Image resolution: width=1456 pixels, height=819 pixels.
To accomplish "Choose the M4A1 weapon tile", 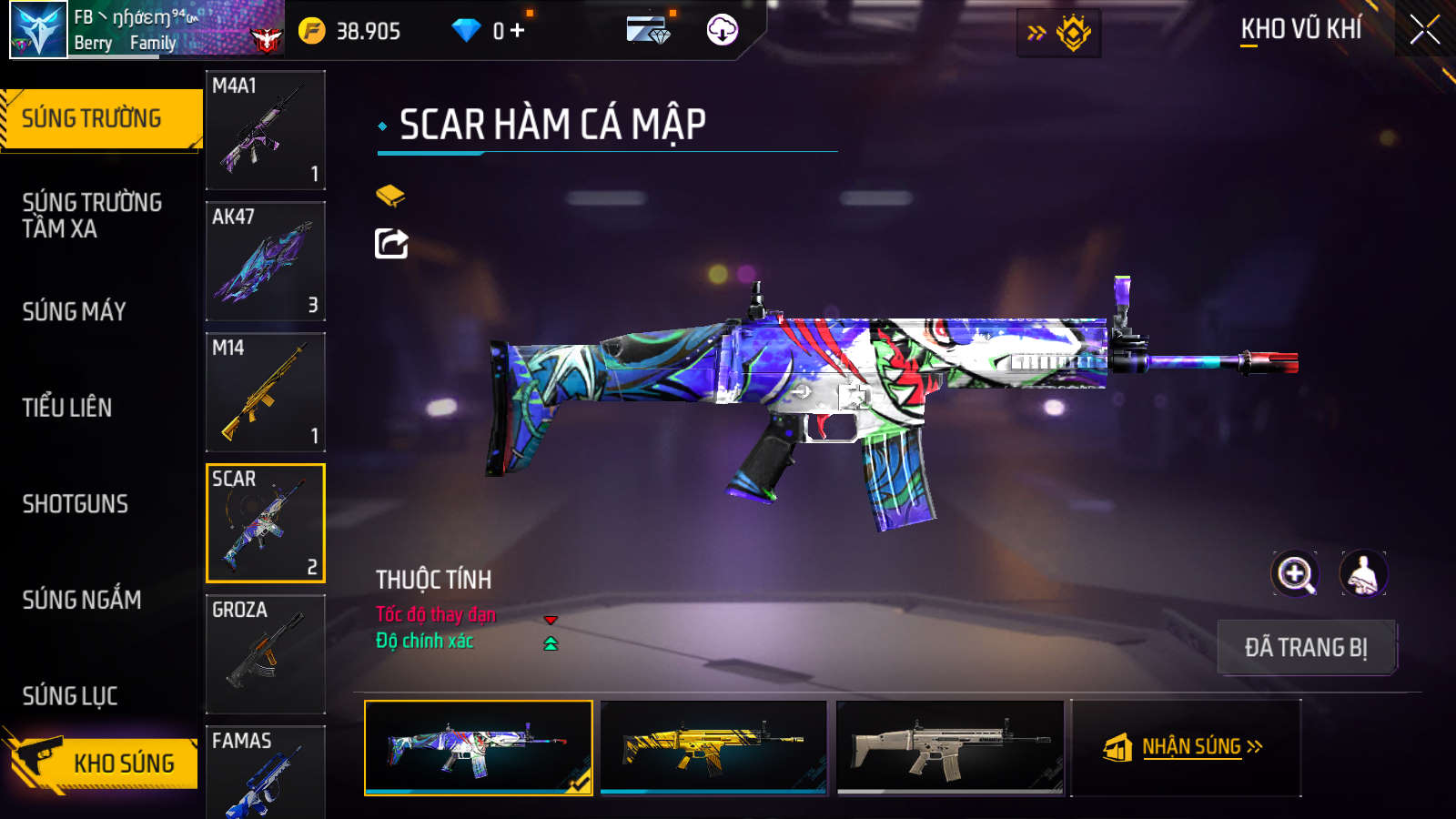I will 265,130.
